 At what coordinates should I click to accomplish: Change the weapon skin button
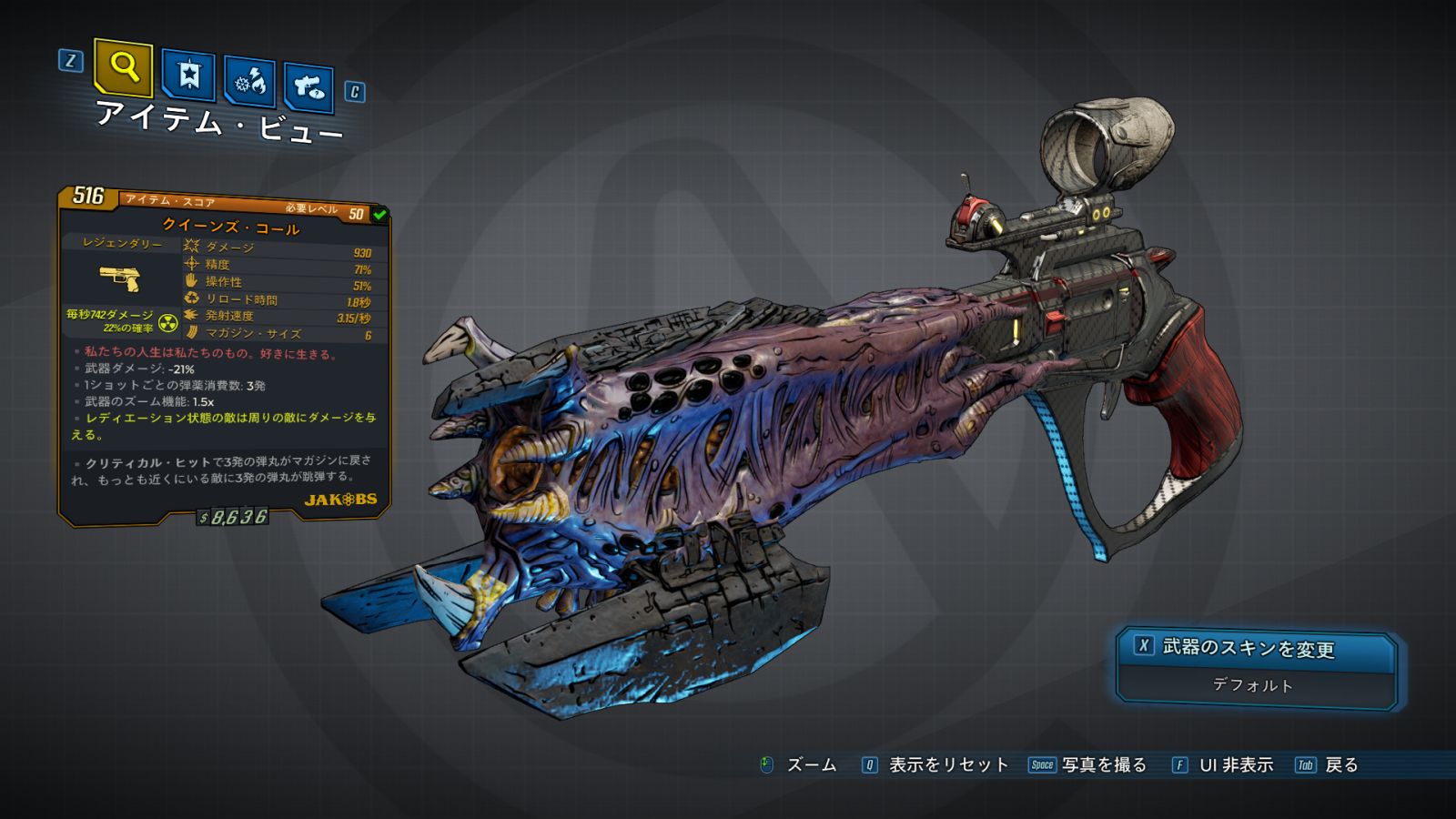coord(1256,648)
